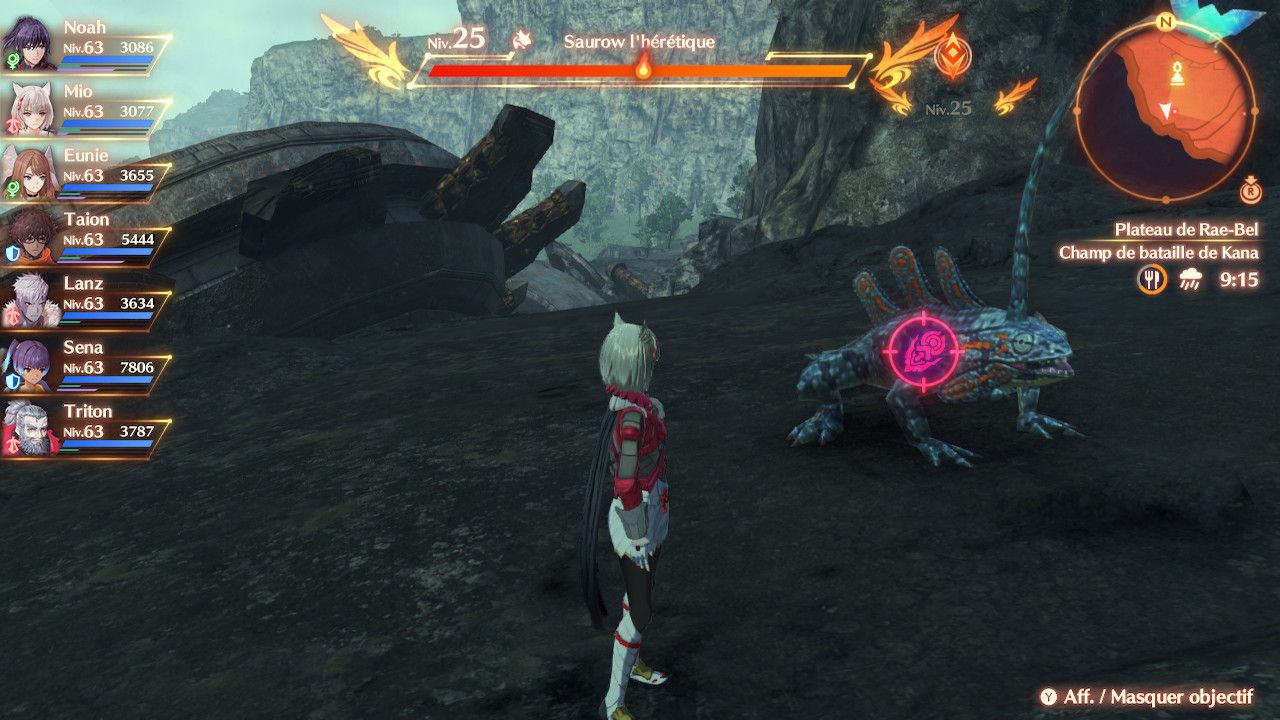
Task: Click the fork and knife meal icon
Action: 1152,280
